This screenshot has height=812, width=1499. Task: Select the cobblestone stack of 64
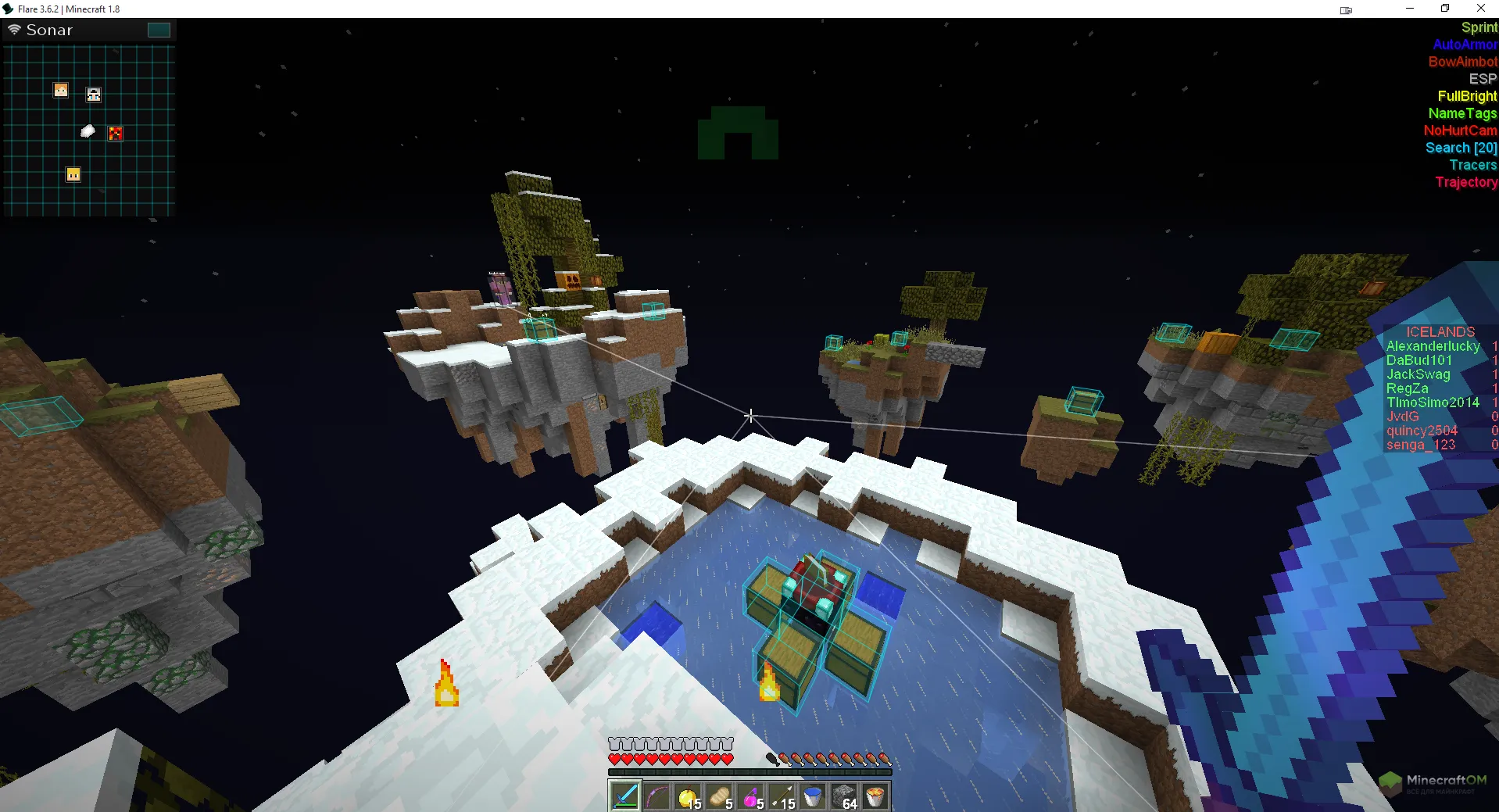click(x=844, y=796)
